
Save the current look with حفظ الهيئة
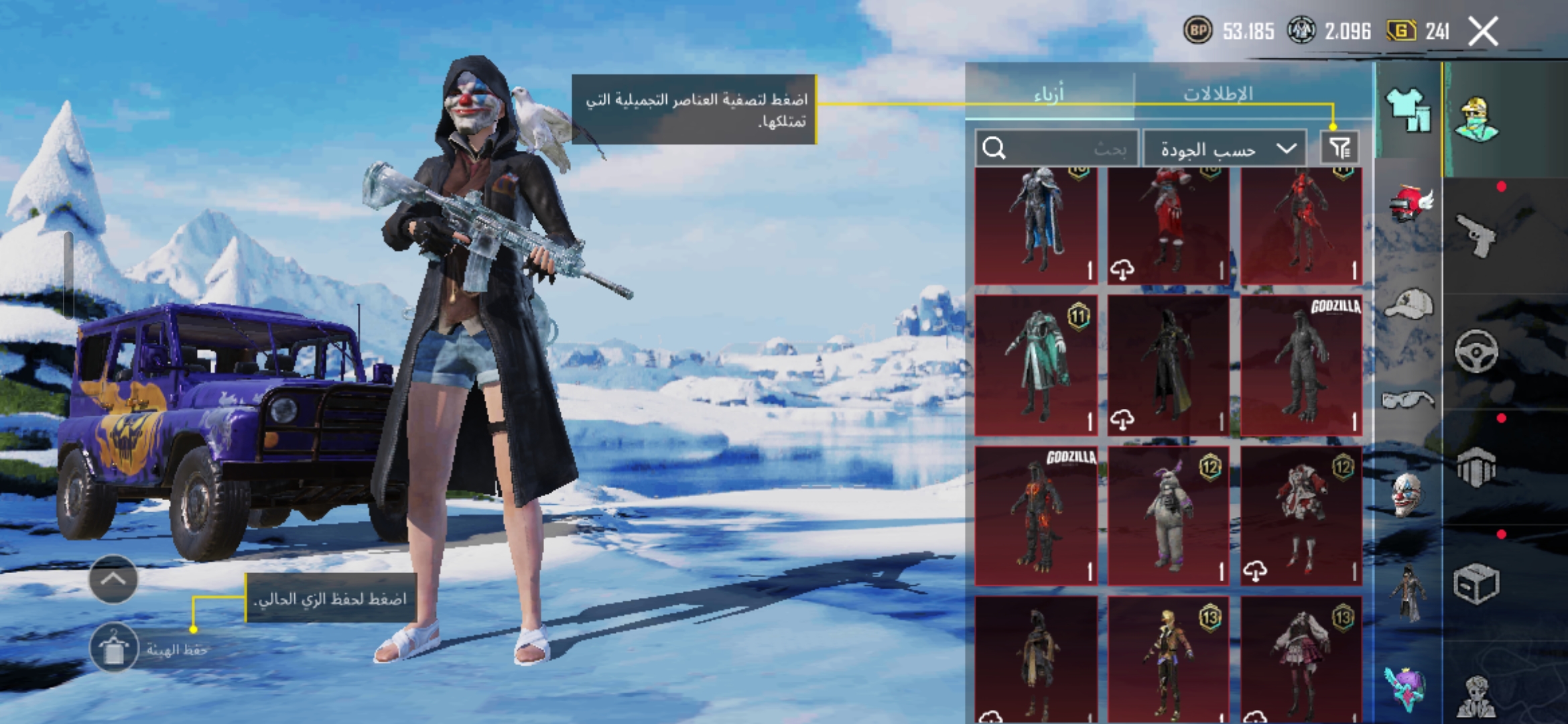114,648
